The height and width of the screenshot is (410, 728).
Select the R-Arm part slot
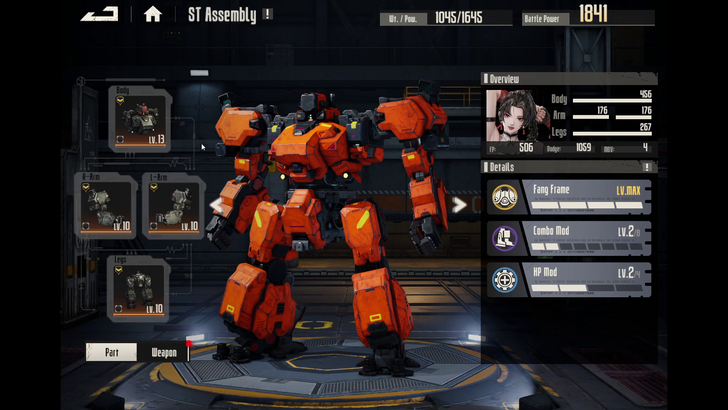tap(105, 206)
